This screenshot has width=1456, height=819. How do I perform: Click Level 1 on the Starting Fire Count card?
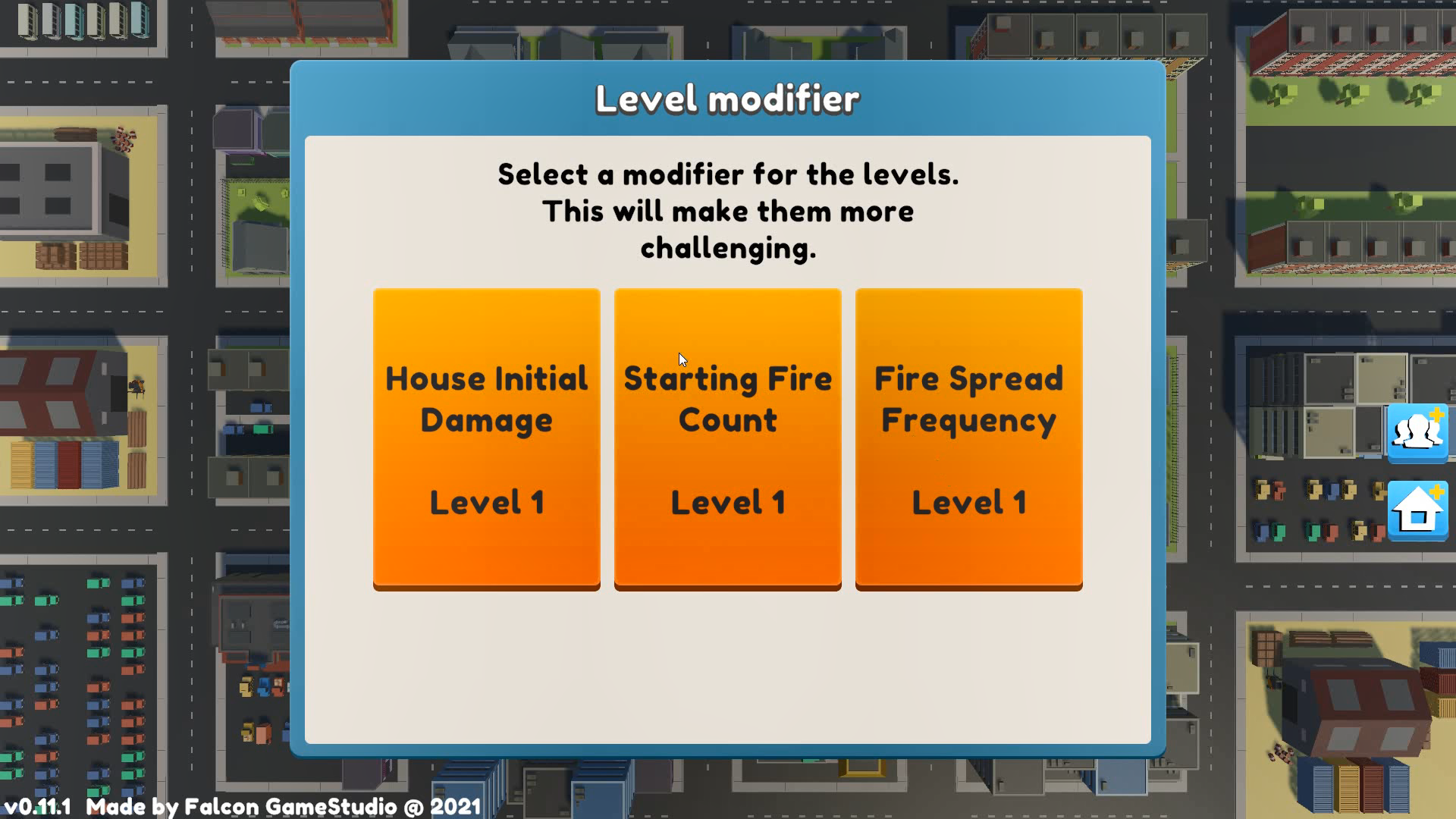727,501
